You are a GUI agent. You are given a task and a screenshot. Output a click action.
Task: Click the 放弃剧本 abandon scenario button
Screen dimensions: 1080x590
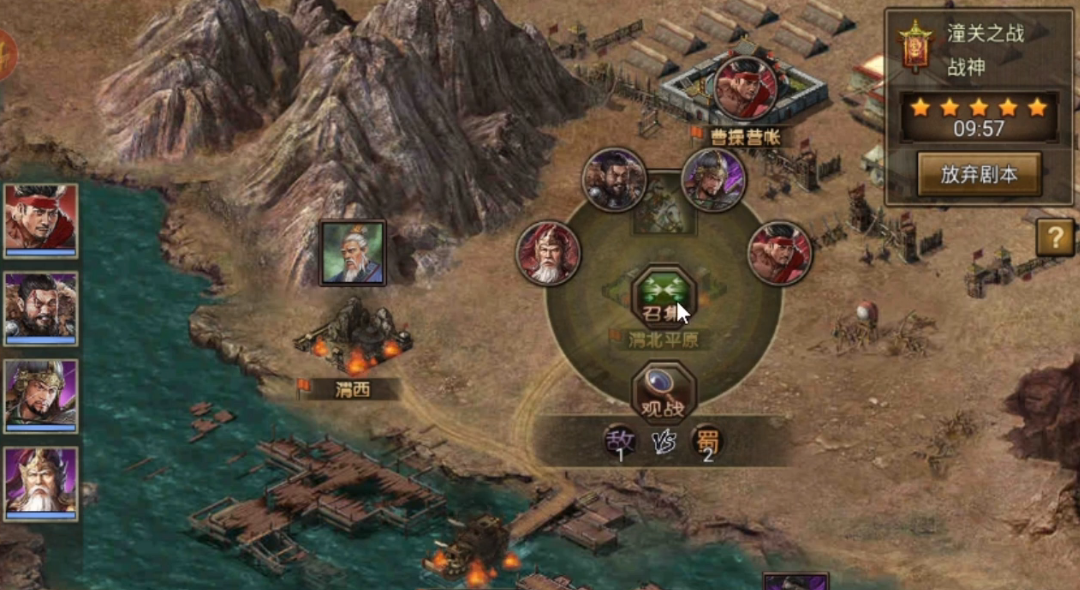[979, 174]
